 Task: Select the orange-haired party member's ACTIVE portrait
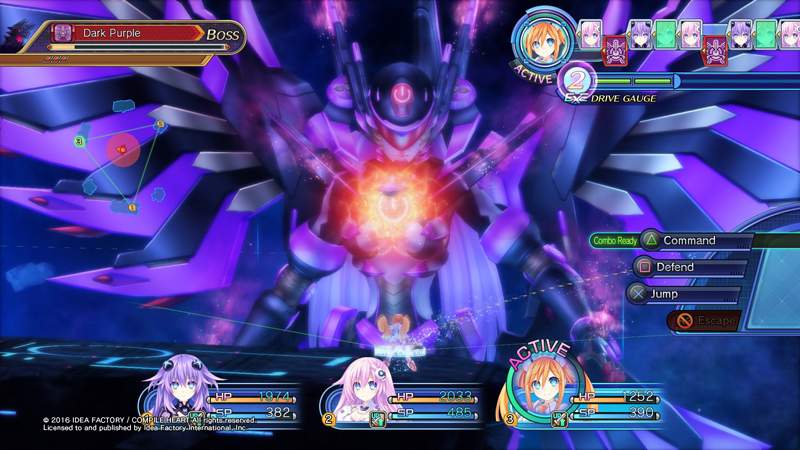[x=540, y=391]
